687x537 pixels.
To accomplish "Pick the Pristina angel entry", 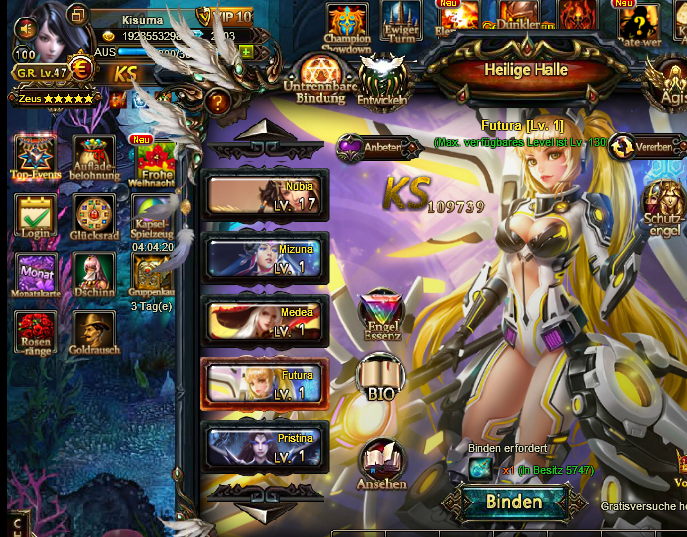I will pyautogui.click(x=265, y=446).
